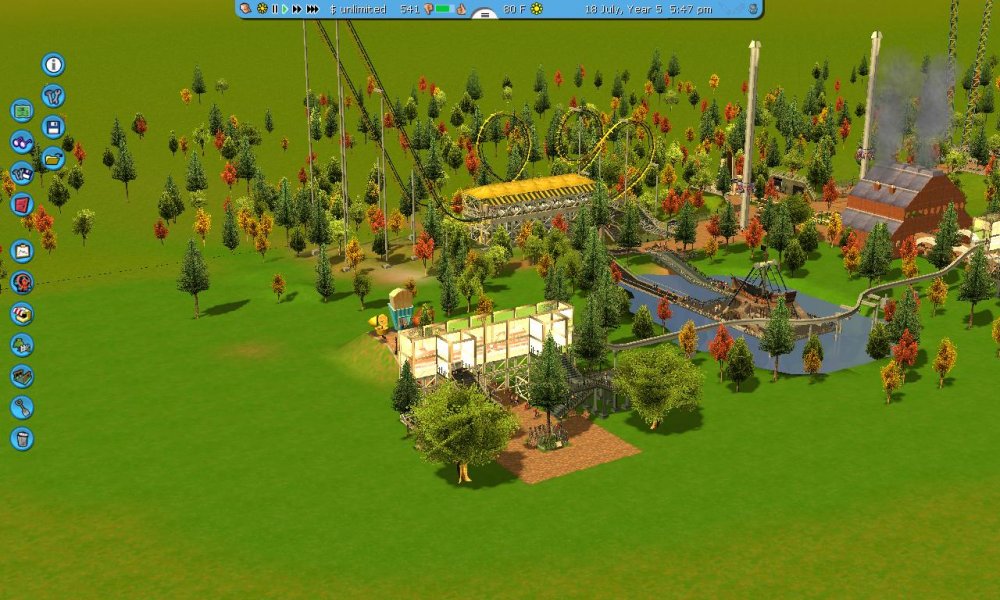The image size is (1000, 600).
Task: Set game speed to normal play arrow
Action: point(285,9)
